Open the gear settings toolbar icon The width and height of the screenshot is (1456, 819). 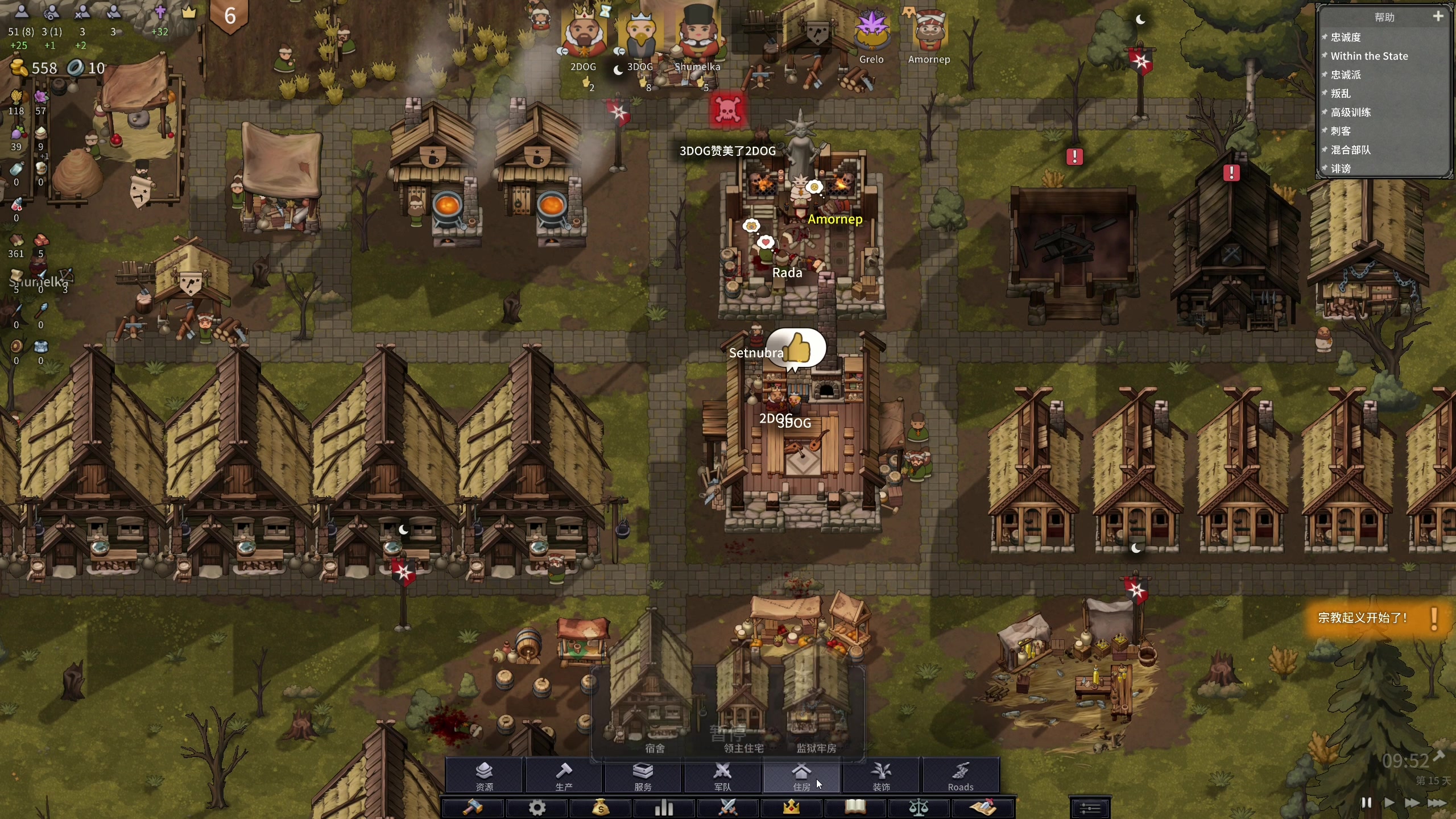tap(537, 808)
